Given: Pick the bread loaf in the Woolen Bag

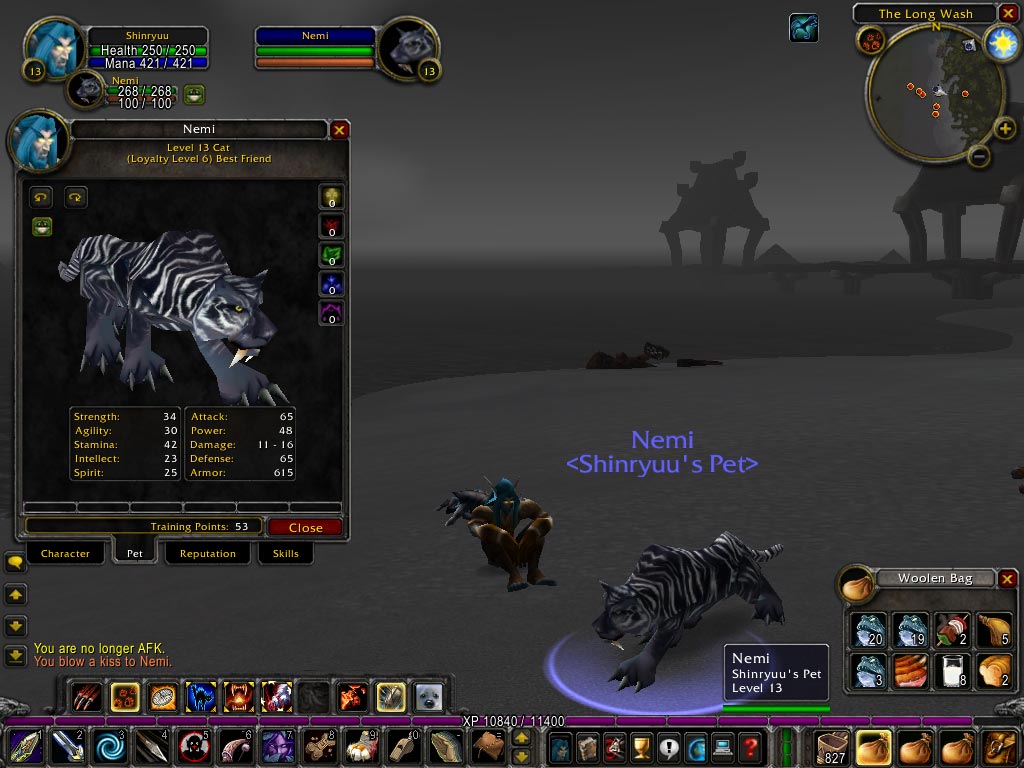Looking at the screenshot, I should click(x=993, y=670).
